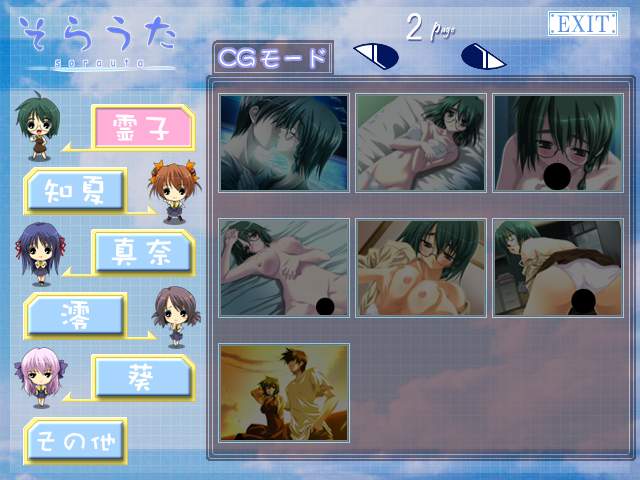View the sunset couple thumbnail
This screenshot has width=640, height=480.
(x=284, y=391)
